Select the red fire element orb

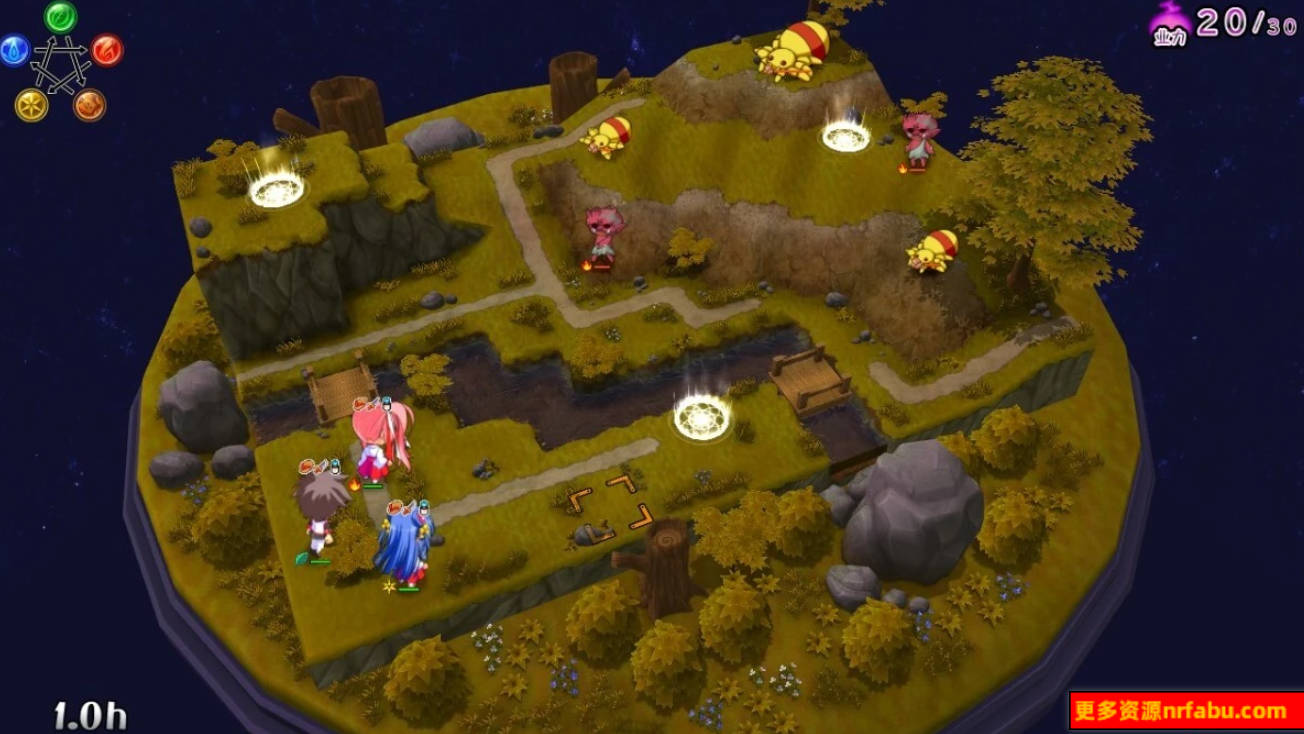click(107, 50)
